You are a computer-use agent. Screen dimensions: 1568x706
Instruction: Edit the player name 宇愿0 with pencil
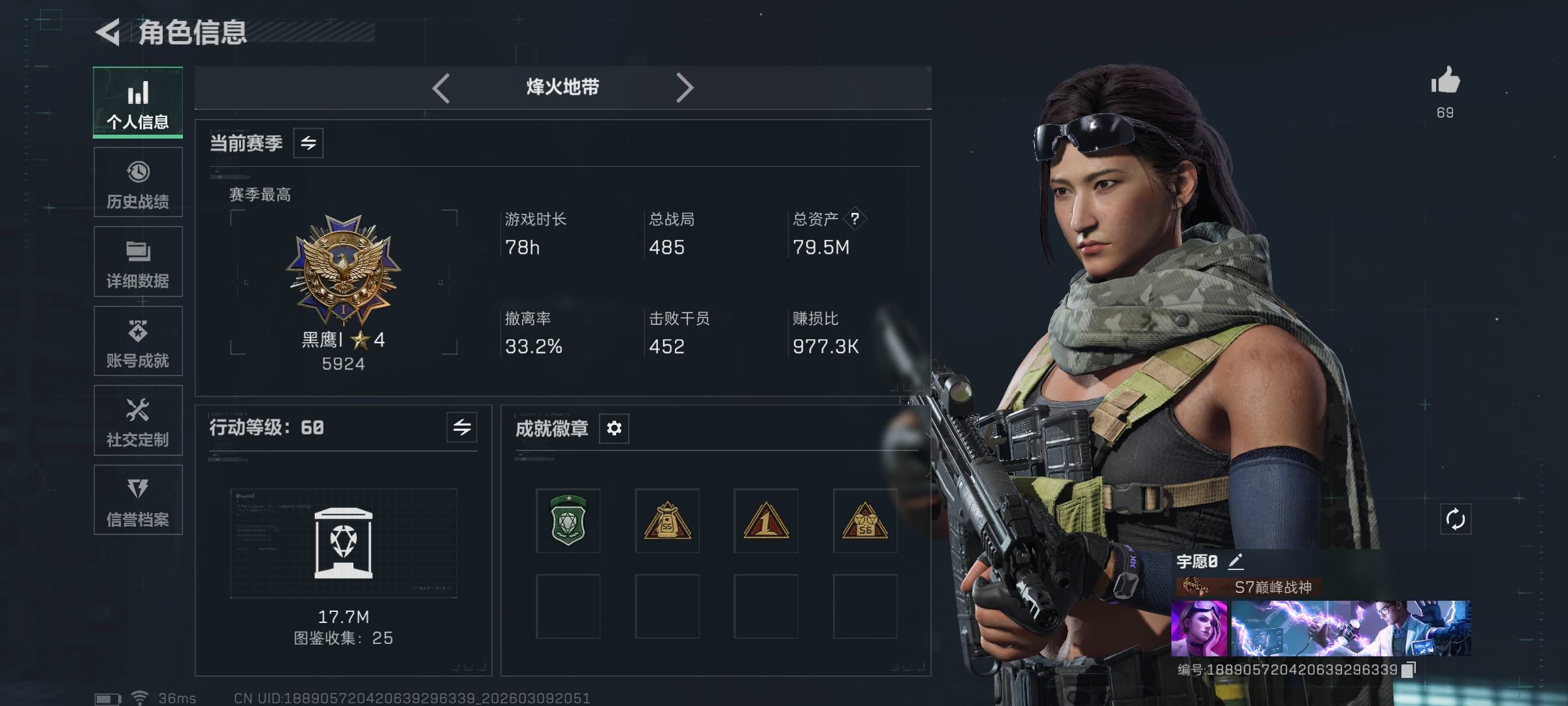pyautogui.click(x=1235, y=562)
